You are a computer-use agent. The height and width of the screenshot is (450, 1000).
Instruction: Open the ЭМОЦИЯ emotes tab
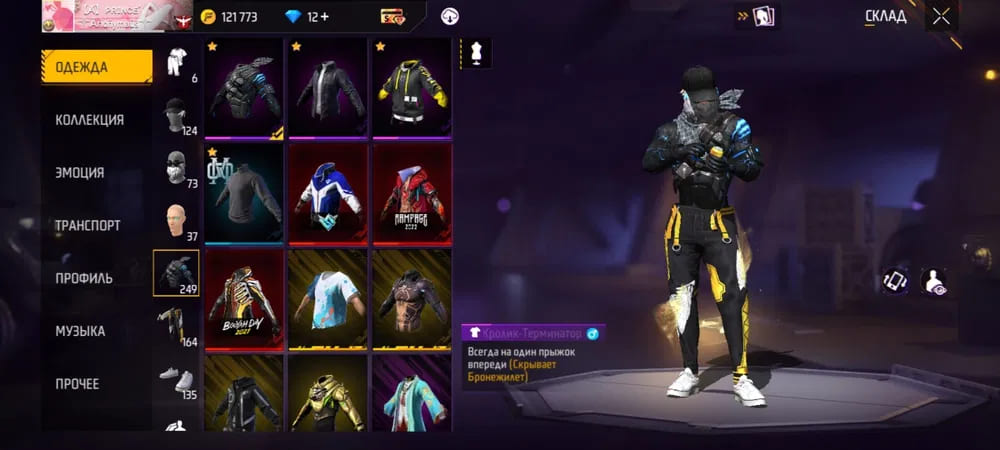(80, 172)
